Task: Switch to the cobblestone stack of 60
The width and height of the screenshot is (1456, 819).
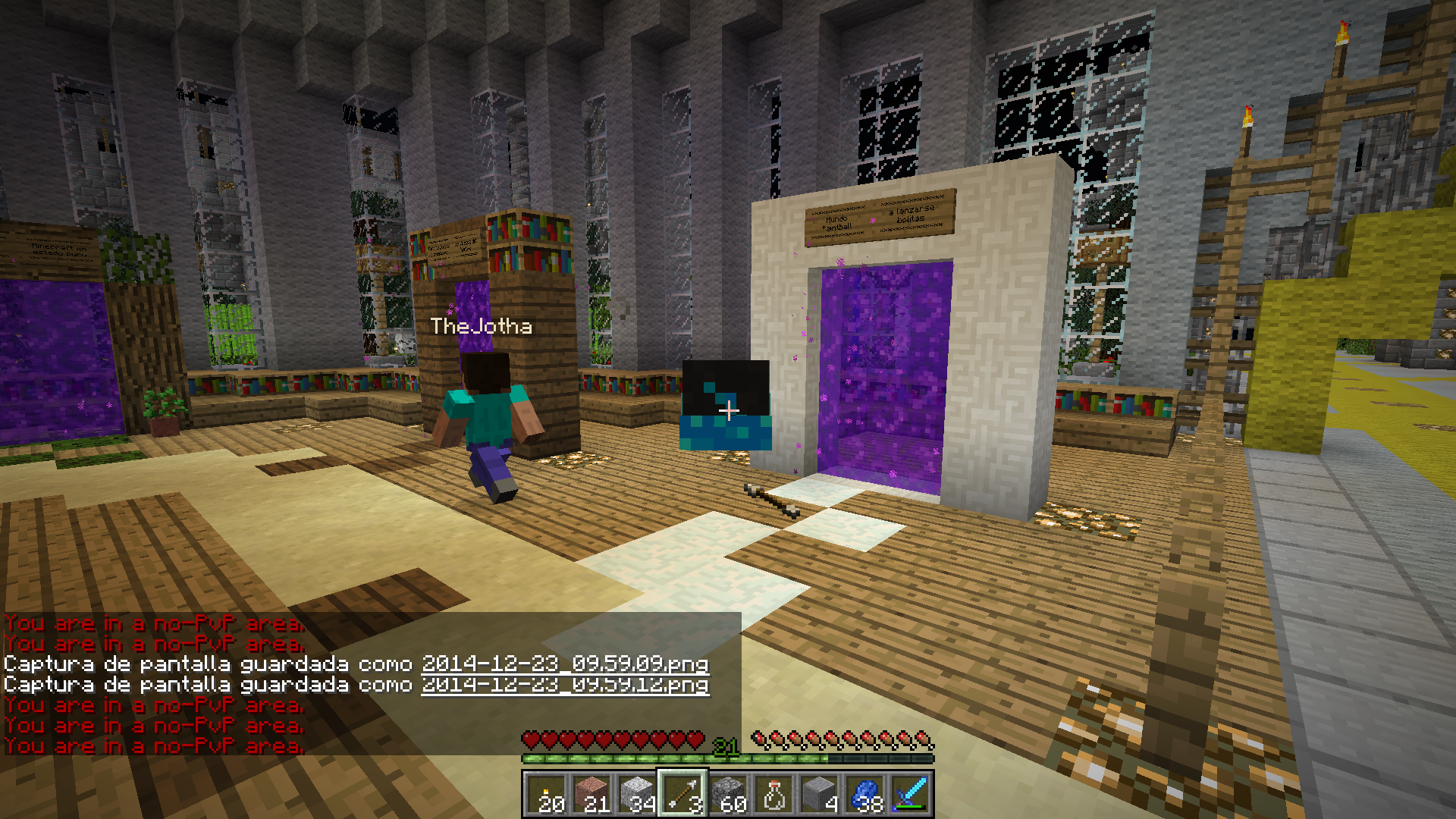Action: pos(728,794)
